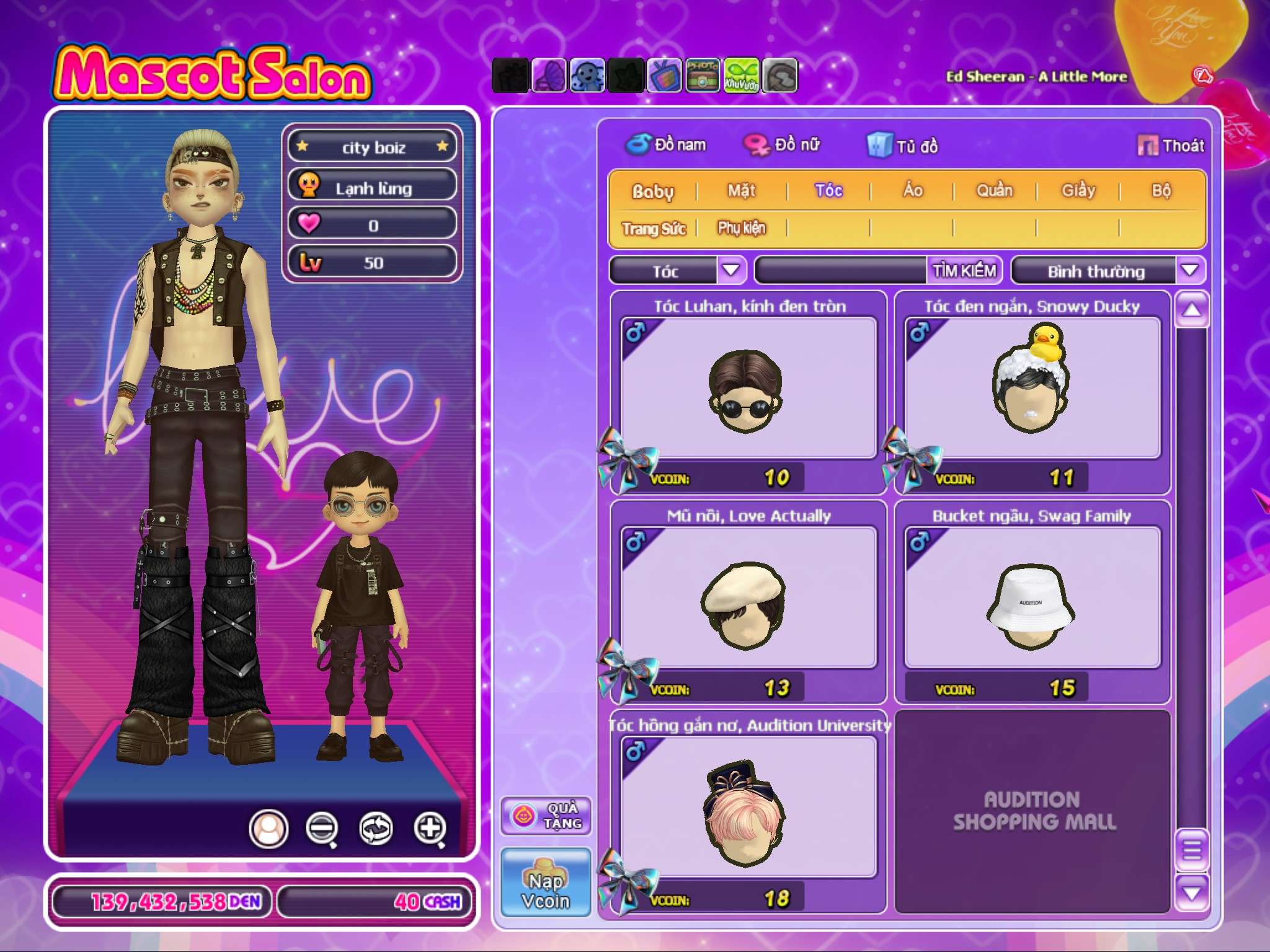Show the Giầy category
Viewport: 1270px width, 952px height.
pyautogui.click(x=1078, y=191)
